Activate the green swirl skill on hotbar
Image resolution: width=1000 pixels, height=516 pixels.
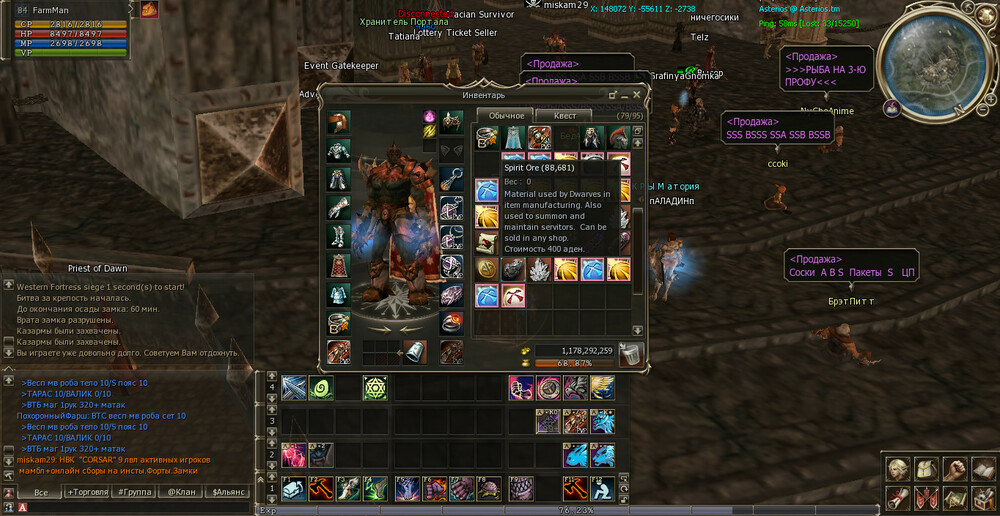[320, 388]
